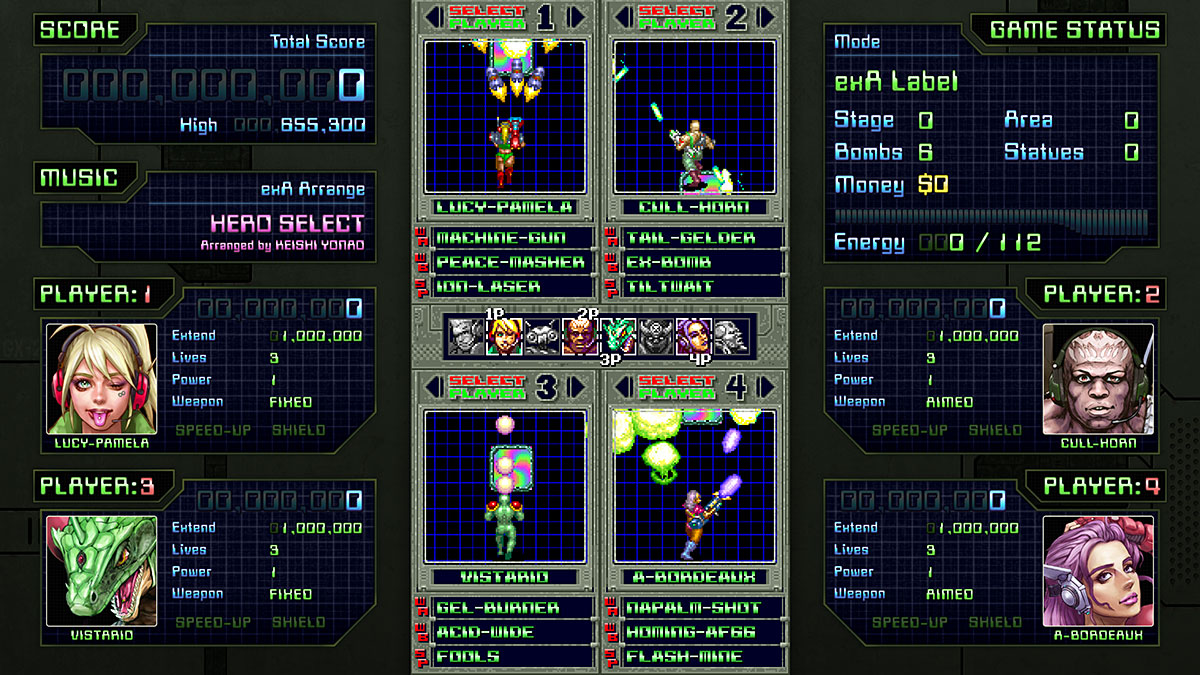Pick the green lizard Vistario roster portrait

618,337
